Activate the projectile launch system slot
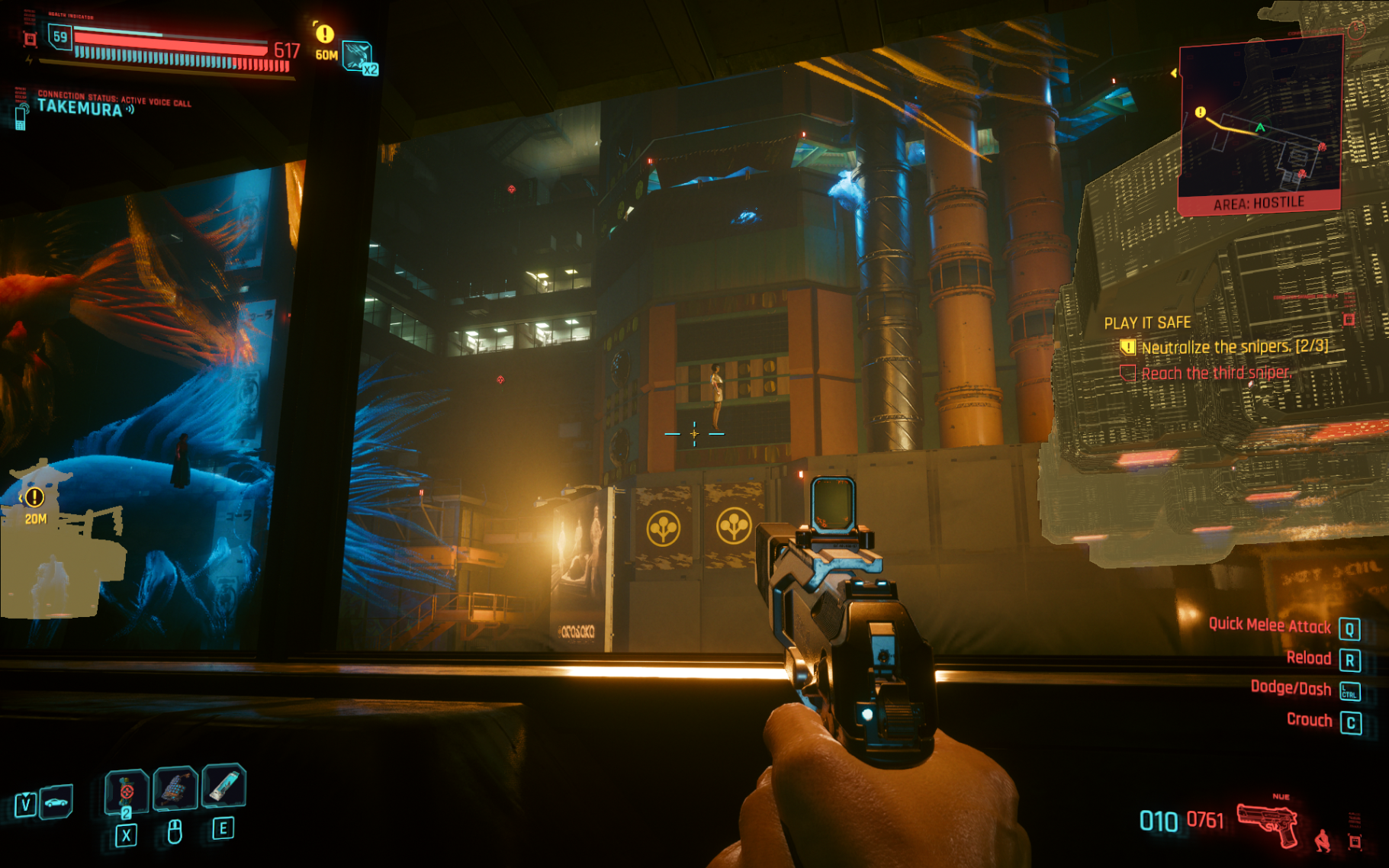1389x868 pixels. coord(175,788)
